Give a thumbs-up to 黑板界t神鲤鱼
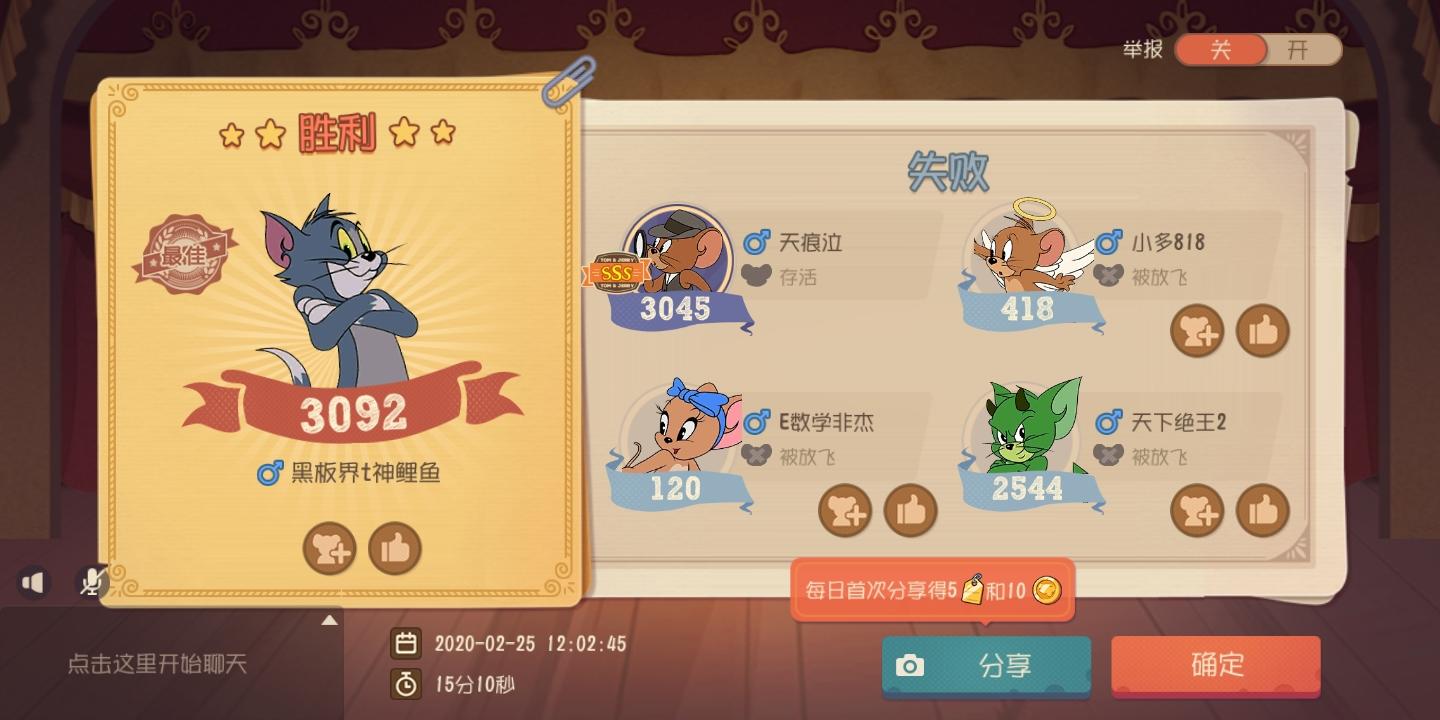 395,548
